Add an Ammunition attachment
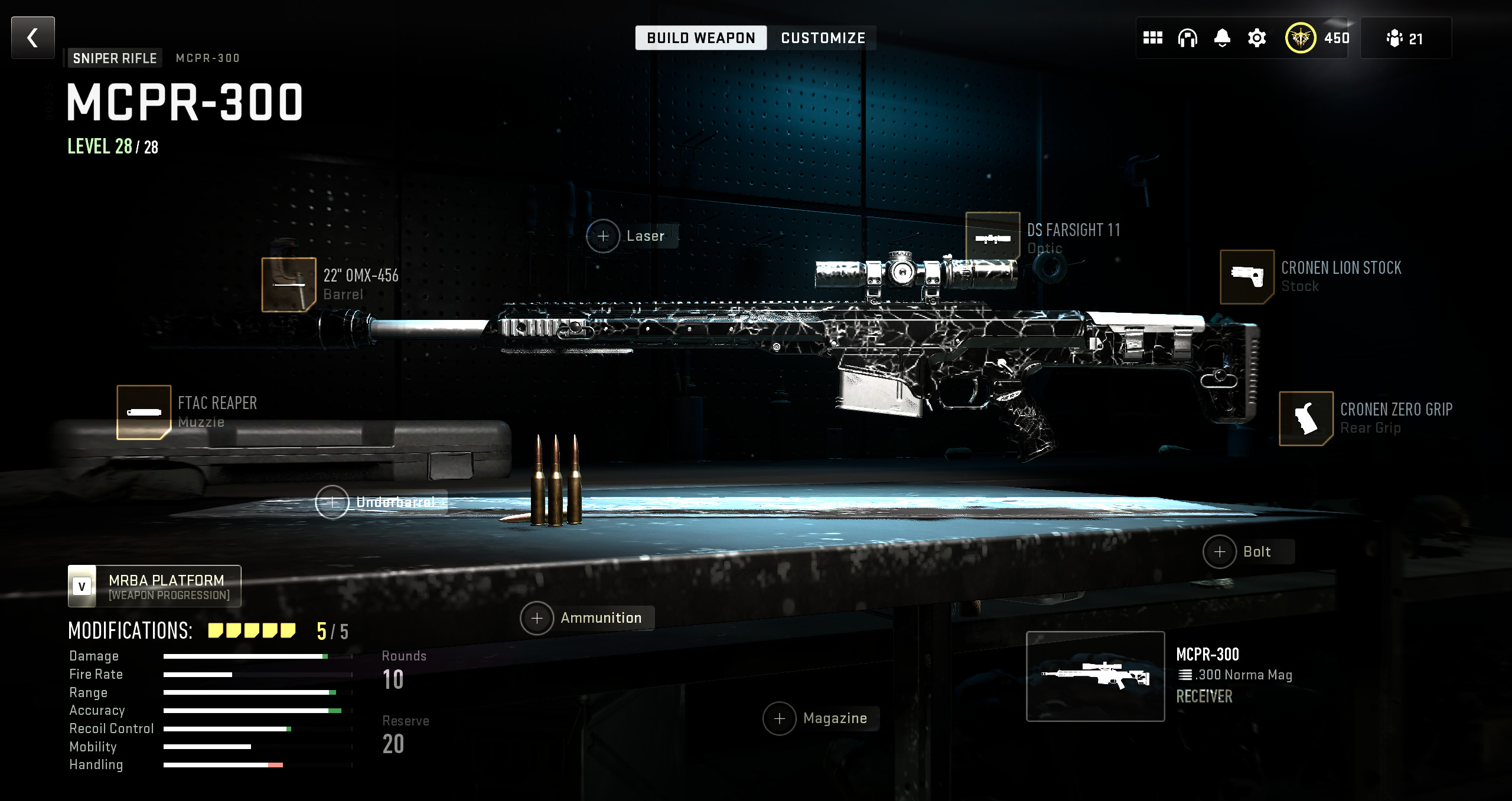 [x=537, y=618]
